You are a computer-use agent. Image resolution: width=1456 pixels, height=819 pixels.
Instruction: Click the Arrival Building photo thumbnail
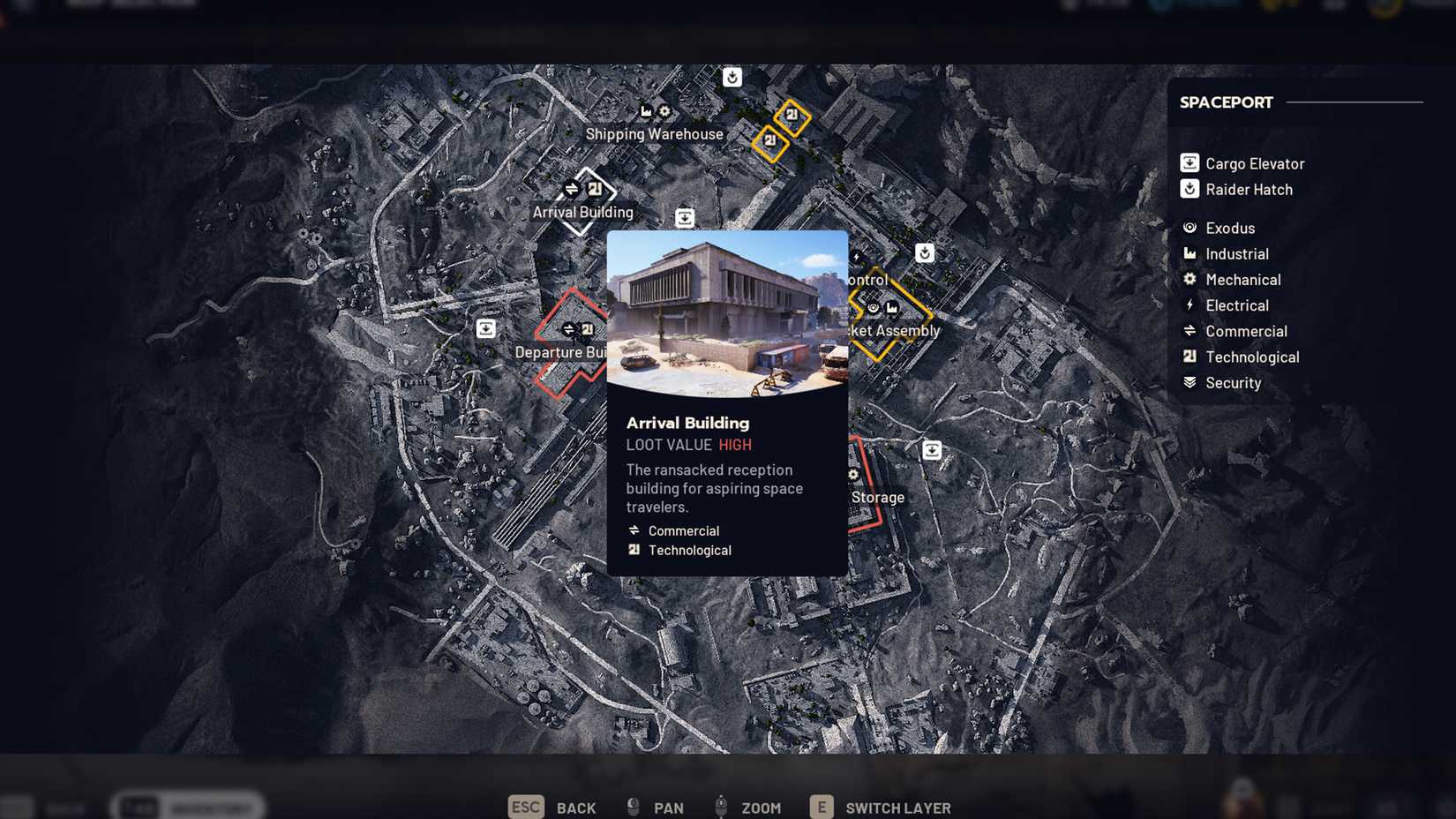coord(726,313)
